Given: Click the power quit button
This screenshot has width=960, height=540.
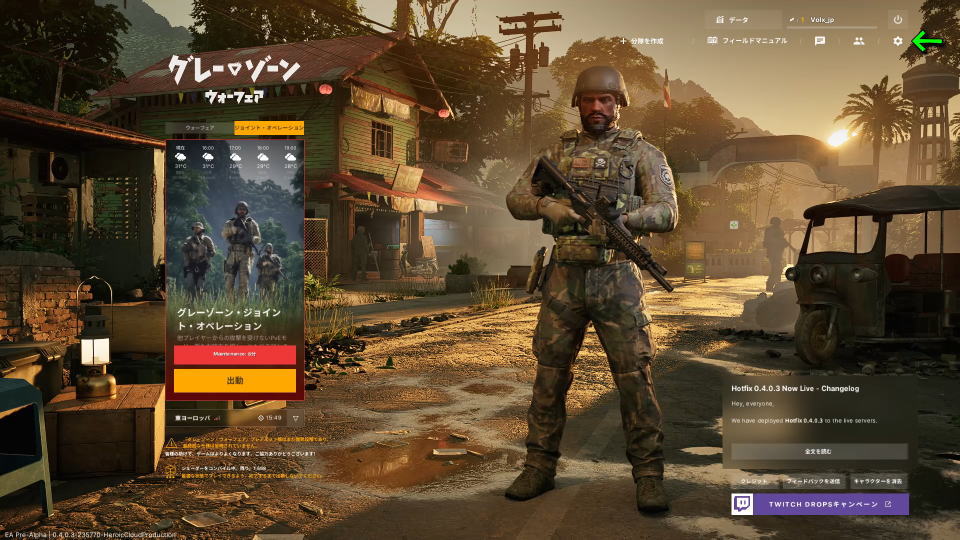Looking at the screenshot, I should pos(897,19).
